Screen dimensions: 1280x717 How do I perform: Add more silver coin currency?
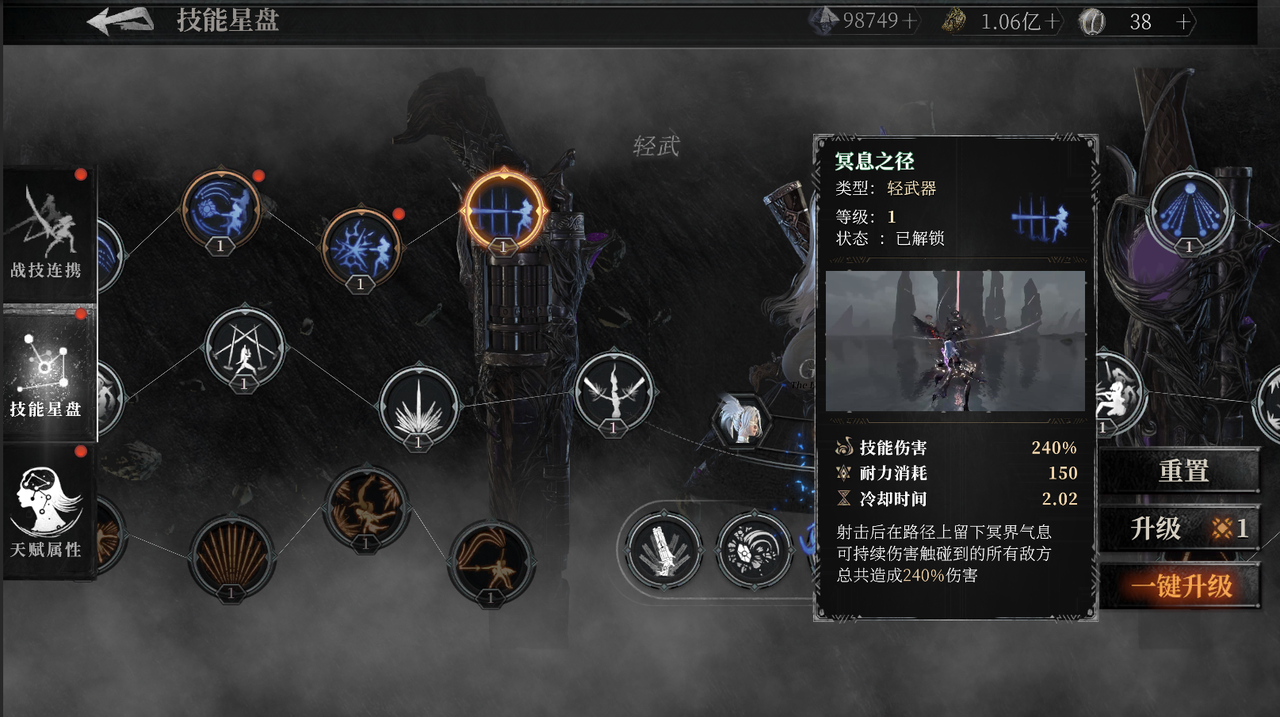tap(1184, 22)
